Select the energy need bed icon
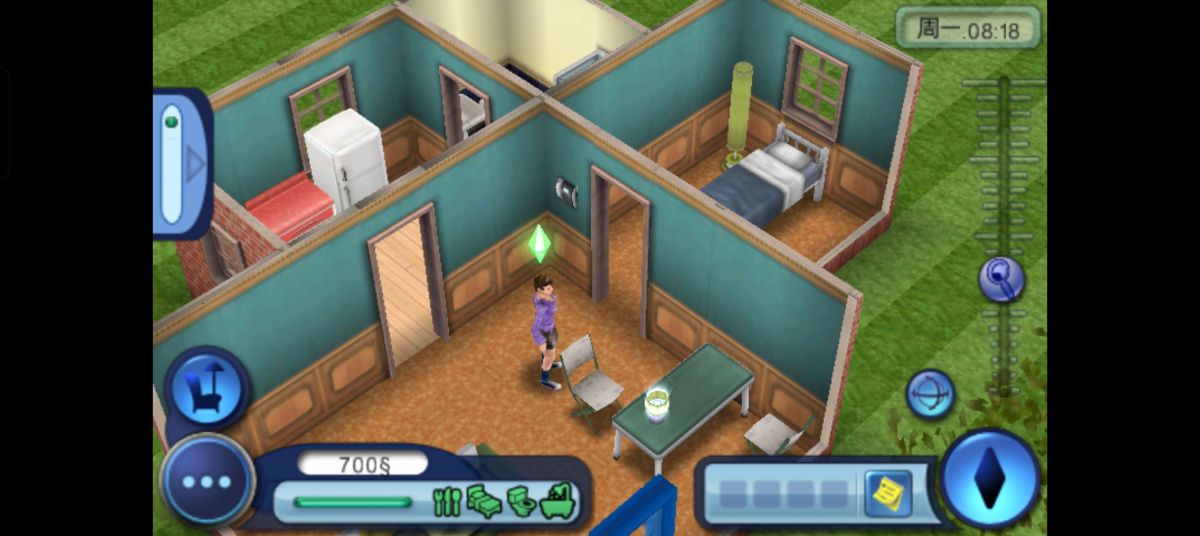Screen dimensions: 1200x536 484,501
